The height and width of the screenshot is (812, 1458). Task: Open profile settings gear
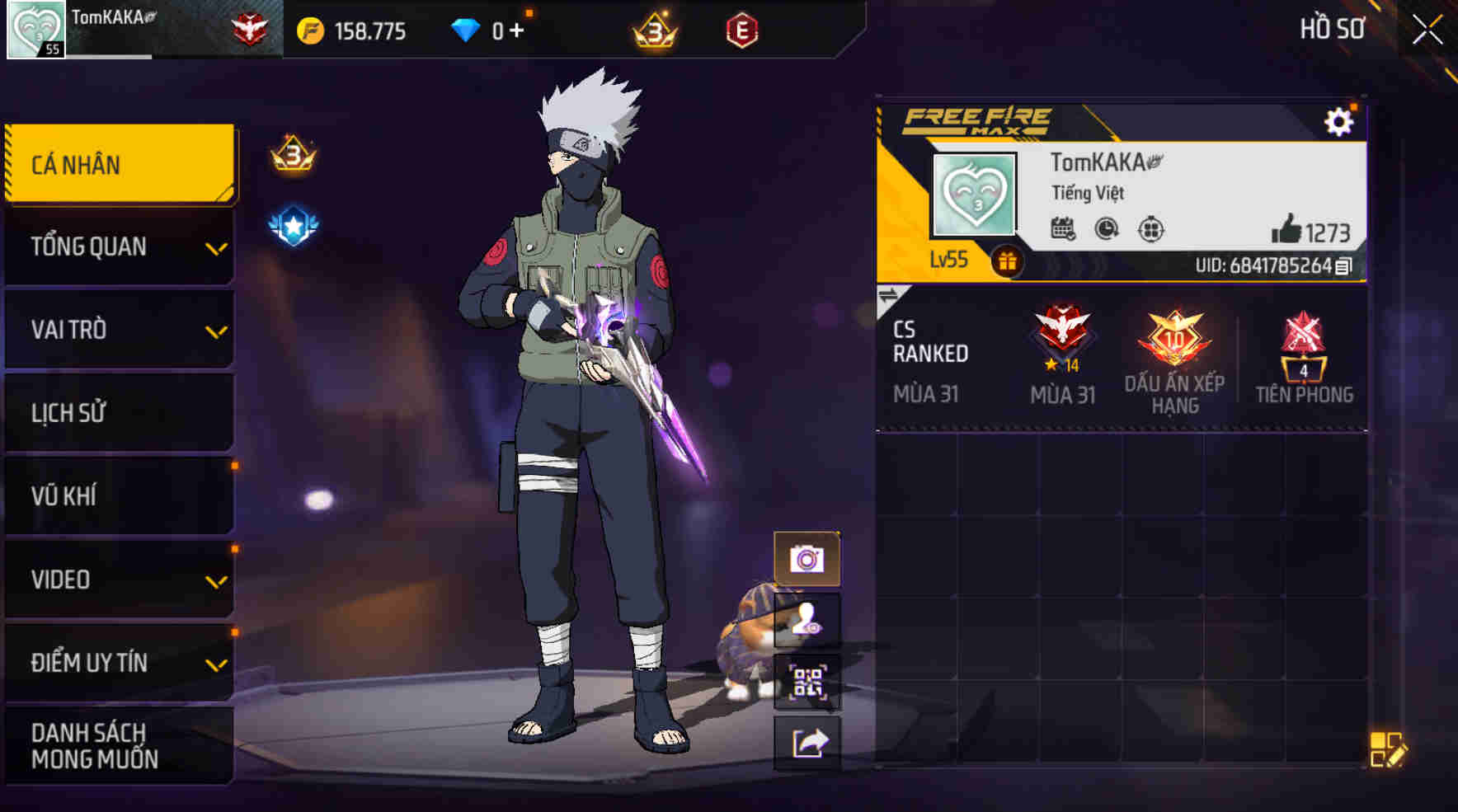click(1338, 122)
